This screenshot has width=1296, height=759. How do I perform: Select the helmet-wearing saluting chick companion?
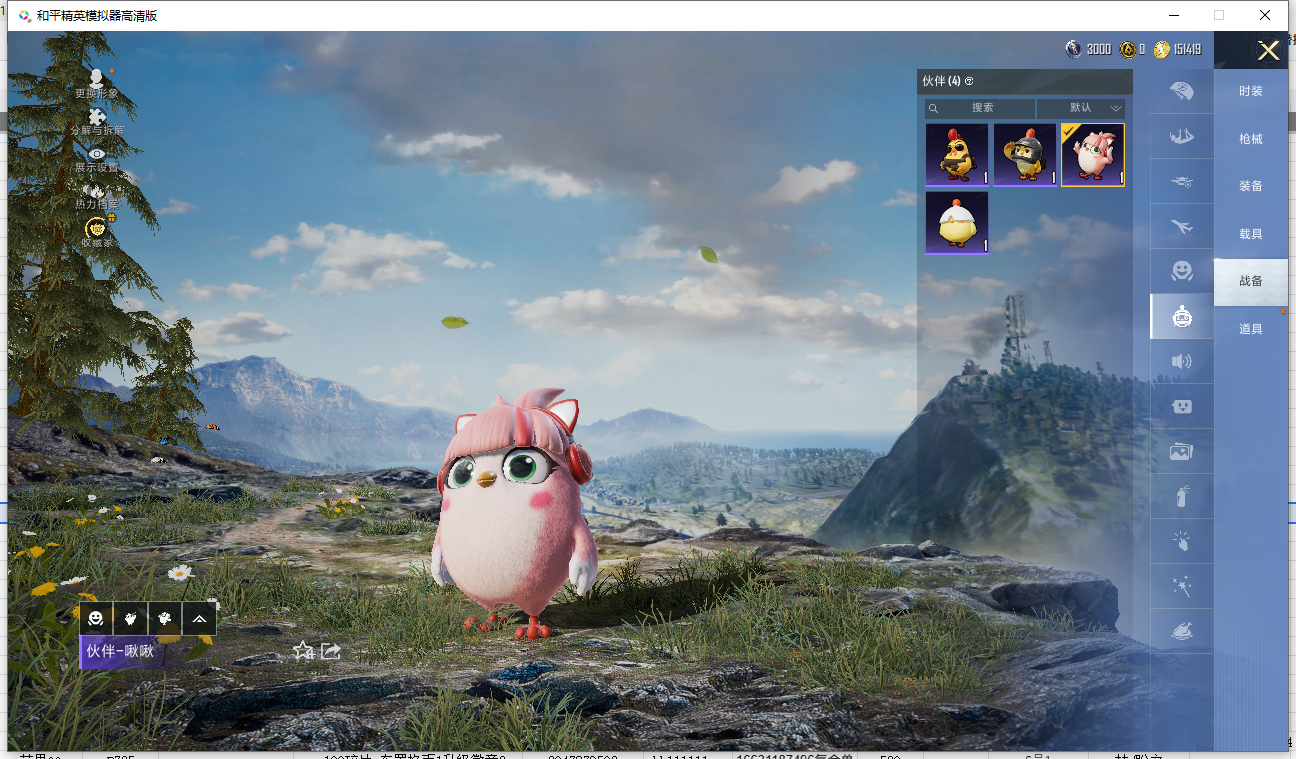1025,155
